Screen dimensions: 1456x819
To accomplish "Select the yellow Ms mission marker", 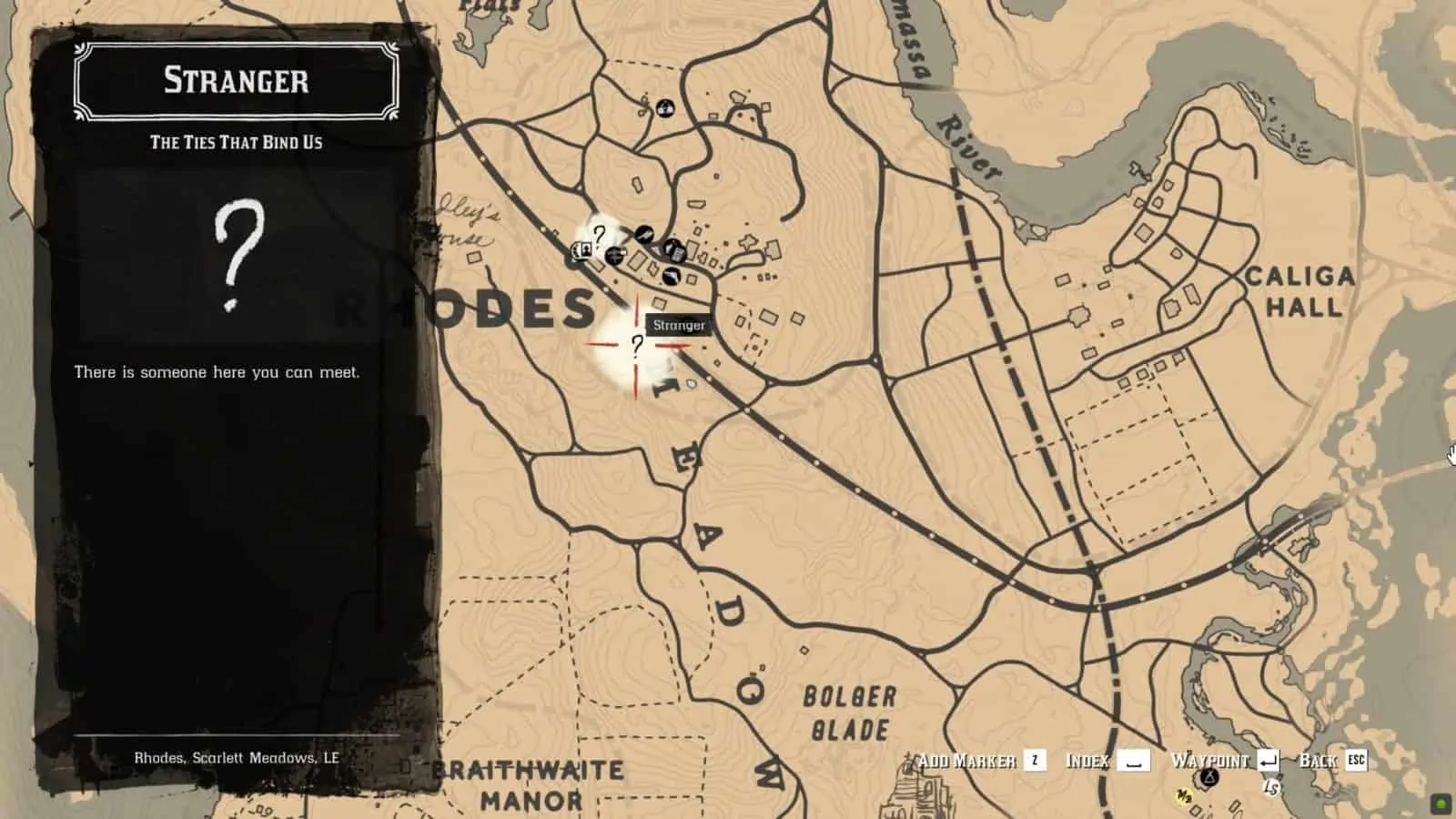I will pyautogui.click(x=1184, y=797).
